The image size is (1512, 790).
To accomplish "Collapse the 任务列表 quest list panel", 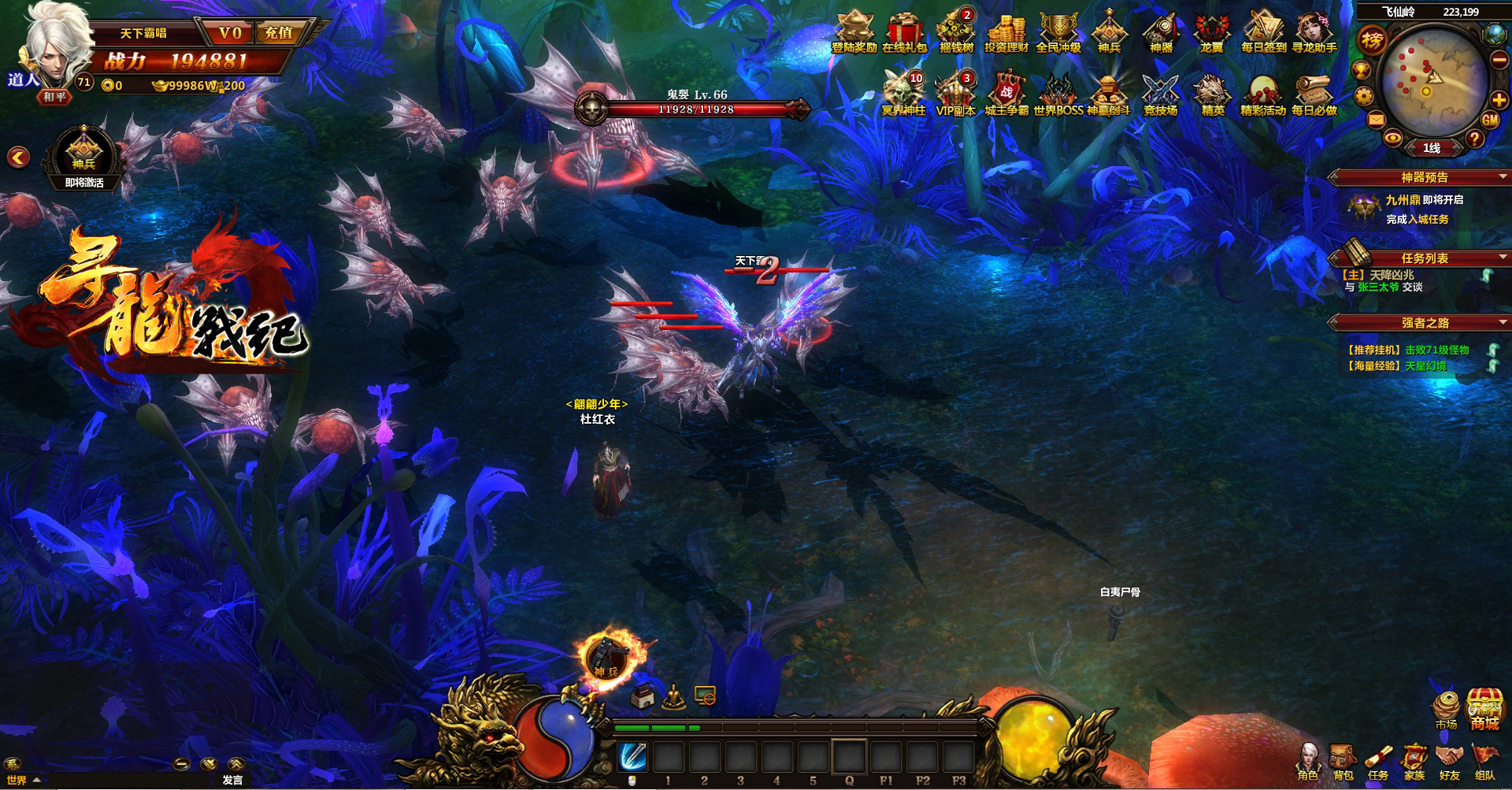I will tap(1503, 258).
